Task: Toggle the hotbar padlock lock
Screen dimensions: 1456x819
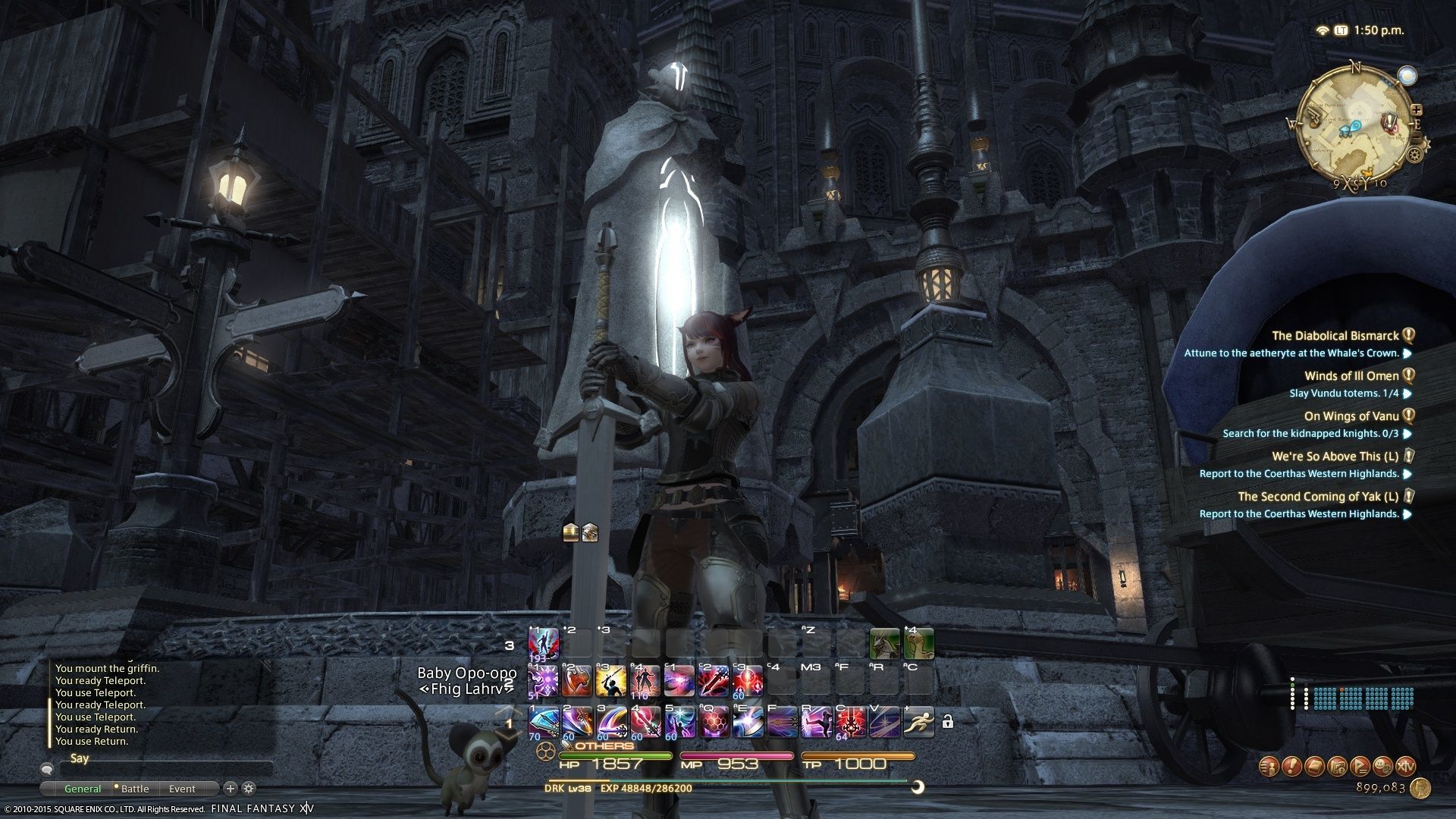Action: coord(947,722)
